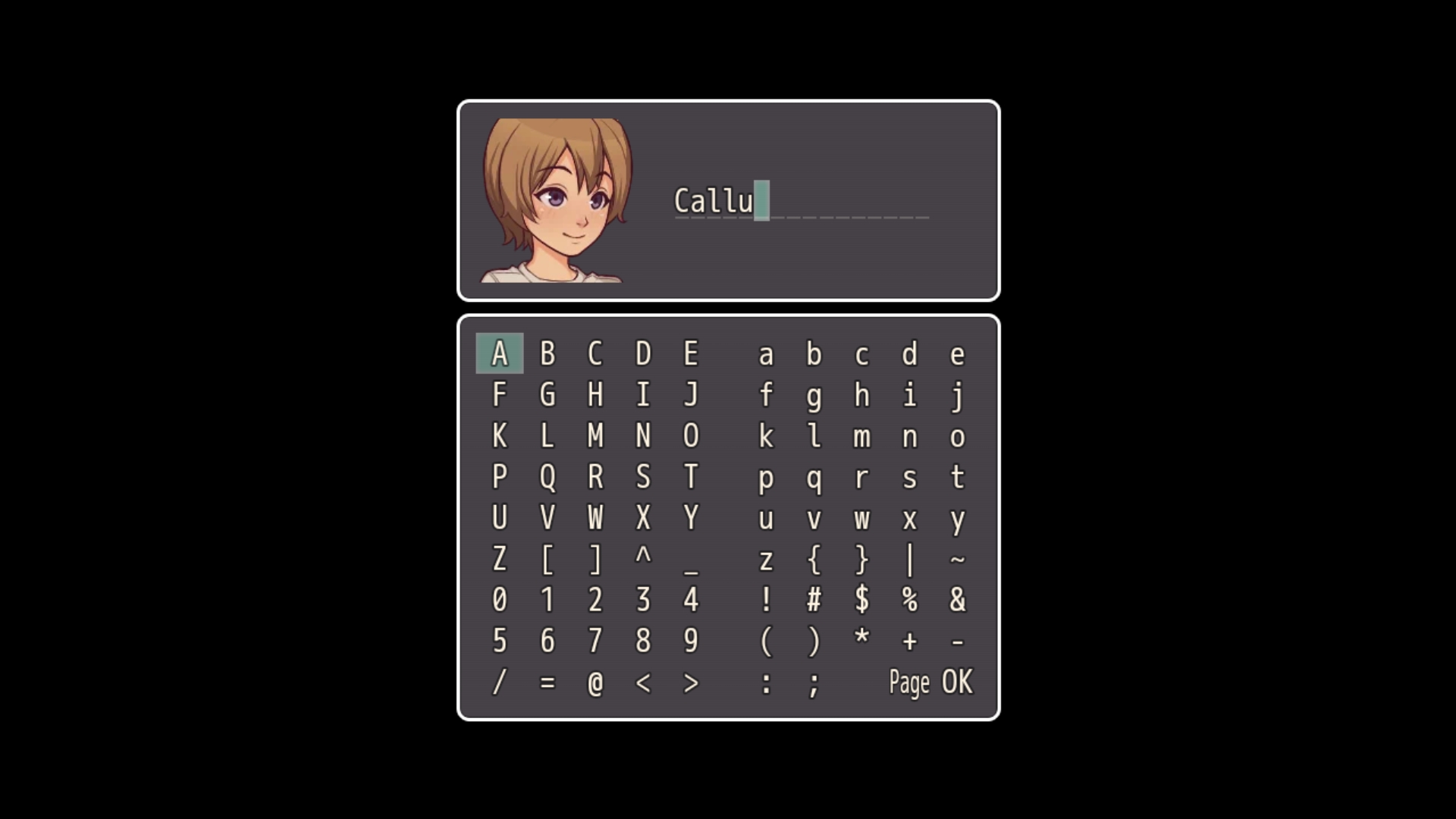This screenshot has height=819, width=1456.
Task: Choose the lowercase y key
Action: (957, 519)
